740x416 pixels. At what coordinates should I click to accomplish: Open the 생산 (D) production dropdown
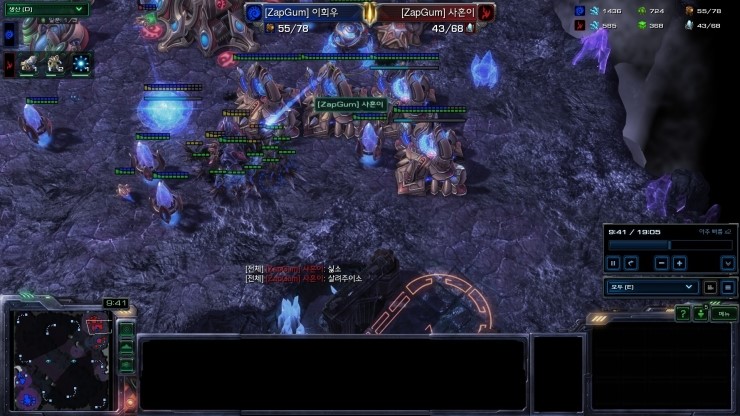(44, 10)
